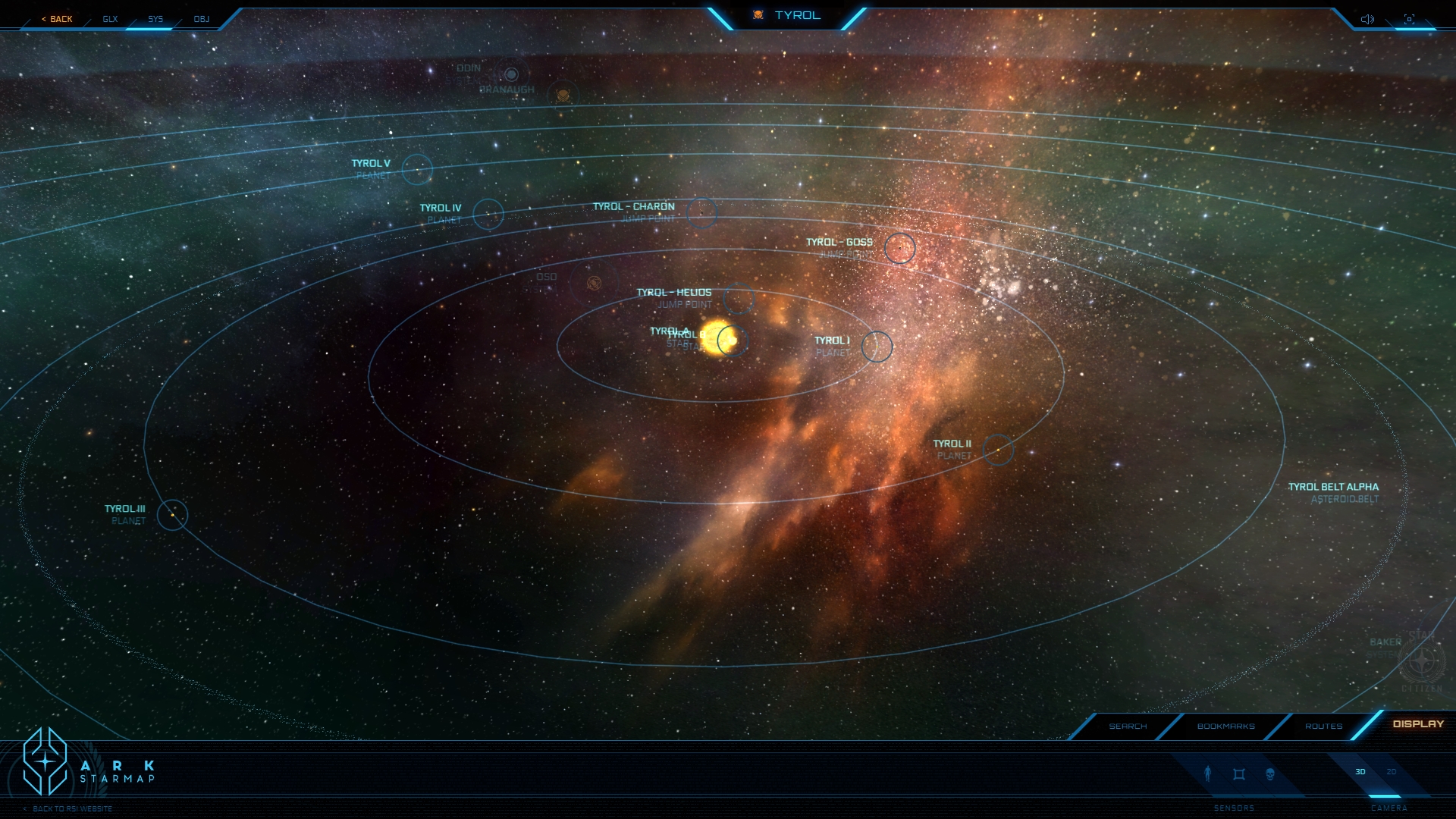Select the SYS system view tab
This screenshot has height=819, width=1456.
pos(155,19)
